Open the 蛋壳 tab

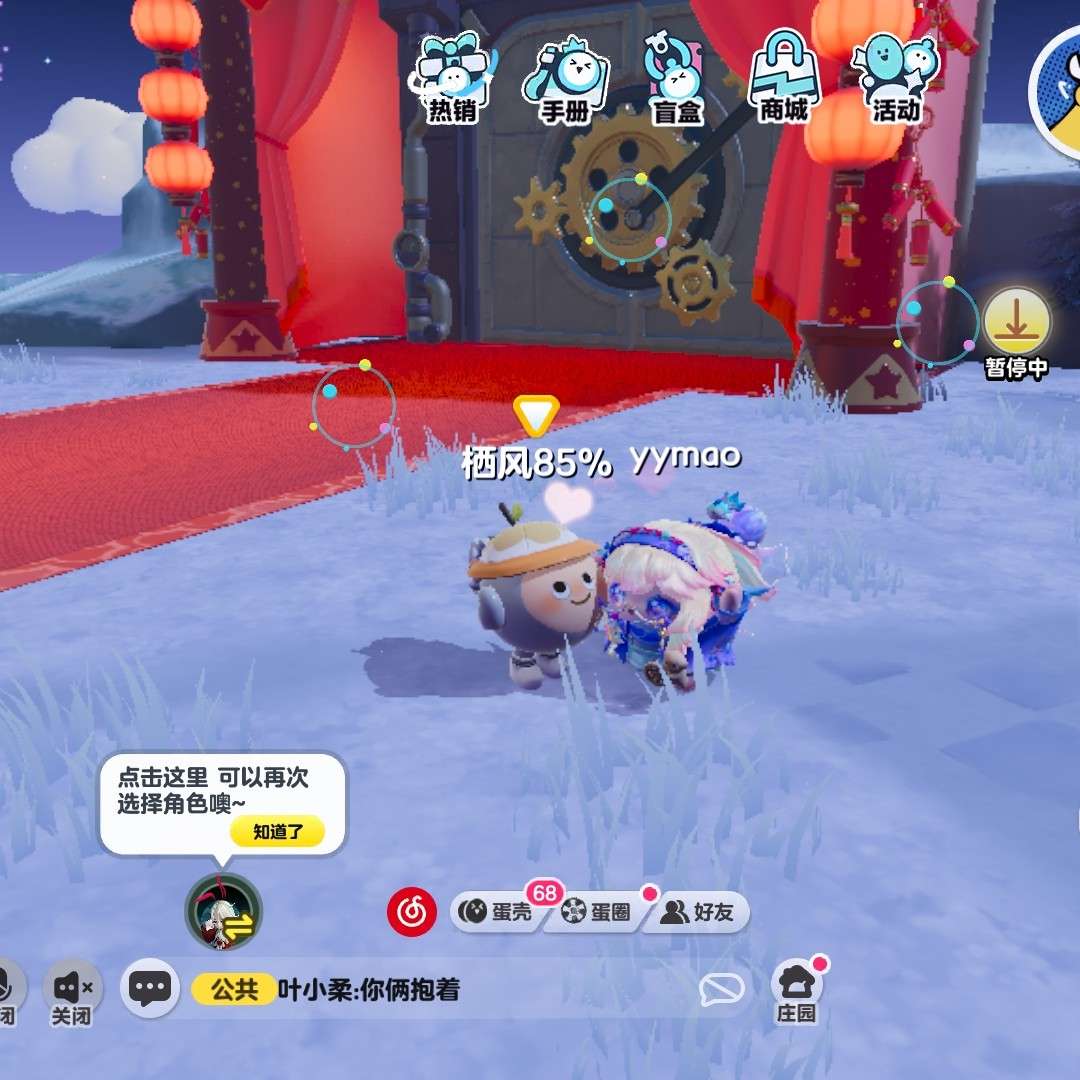(x=498, y=912)
